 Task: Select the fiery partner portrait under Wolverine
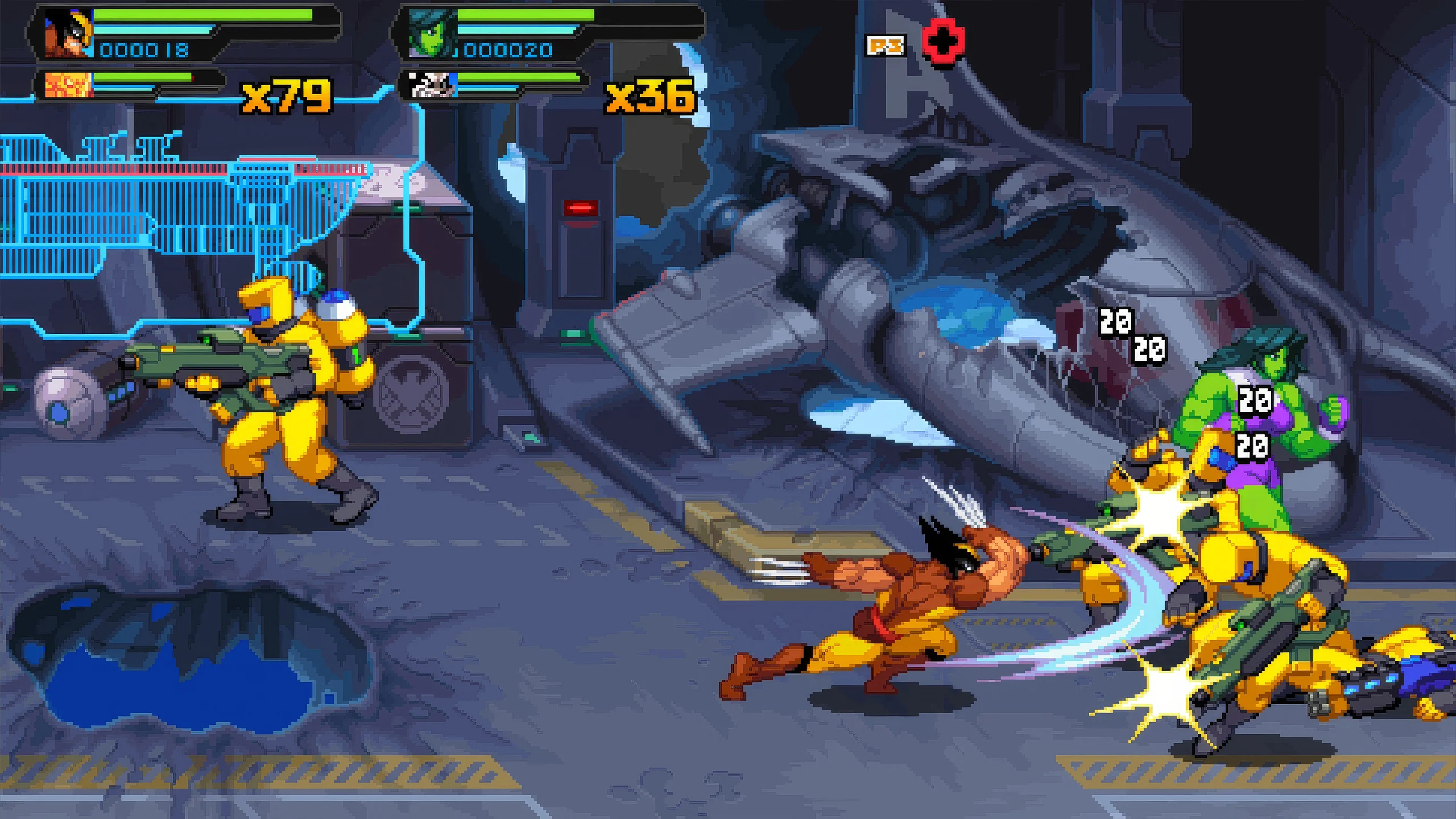69,85
